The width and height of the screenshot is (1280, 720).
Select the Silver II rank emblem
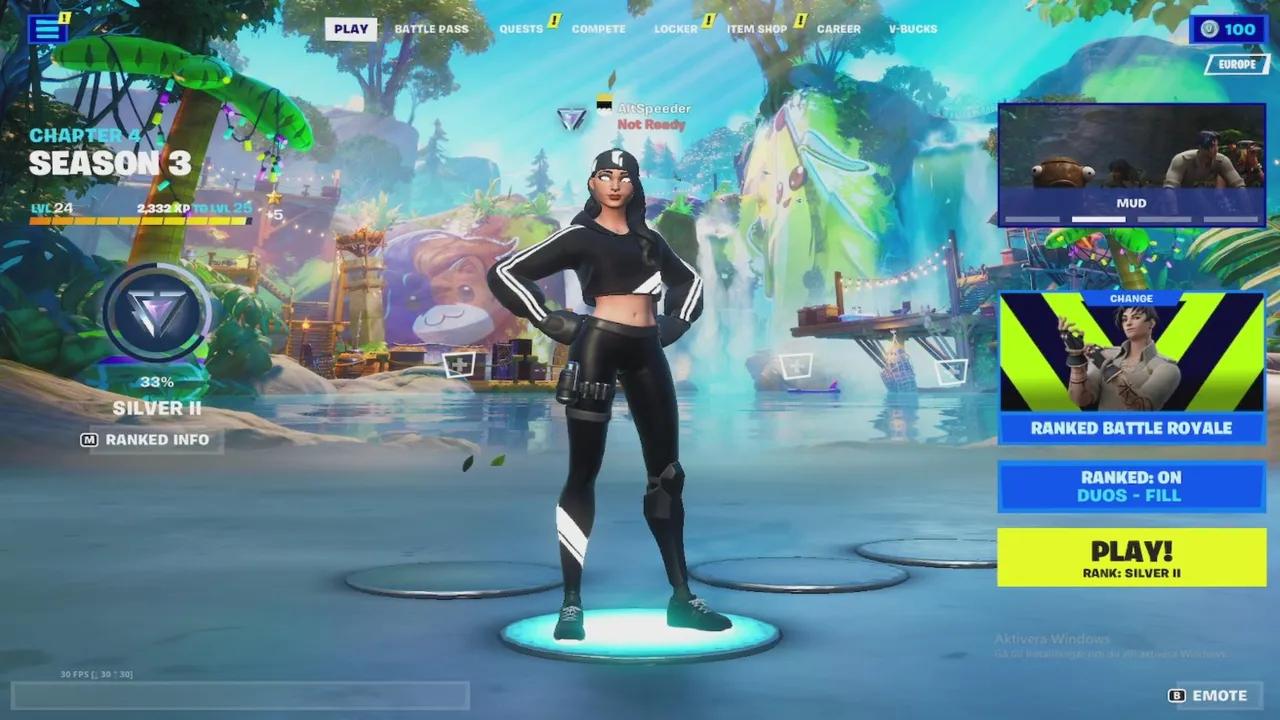click(155, 315)
